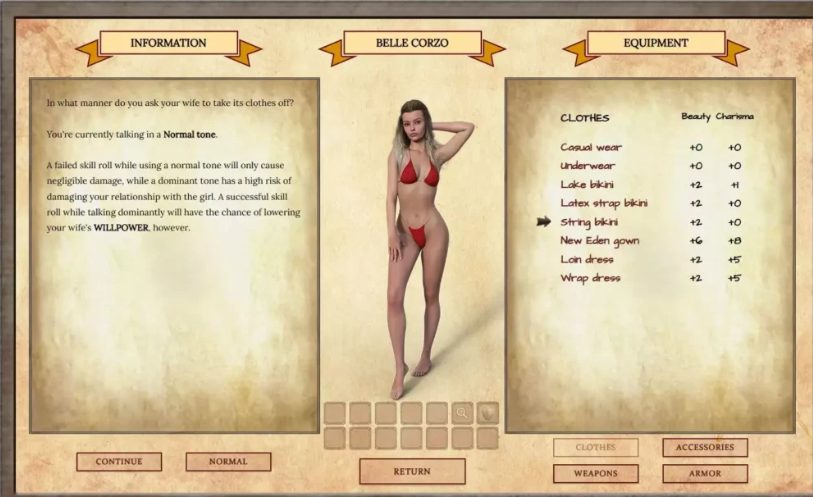
Task: Choose the Underwear outfit
Action: pyautogui.click(x=588, y=166)
